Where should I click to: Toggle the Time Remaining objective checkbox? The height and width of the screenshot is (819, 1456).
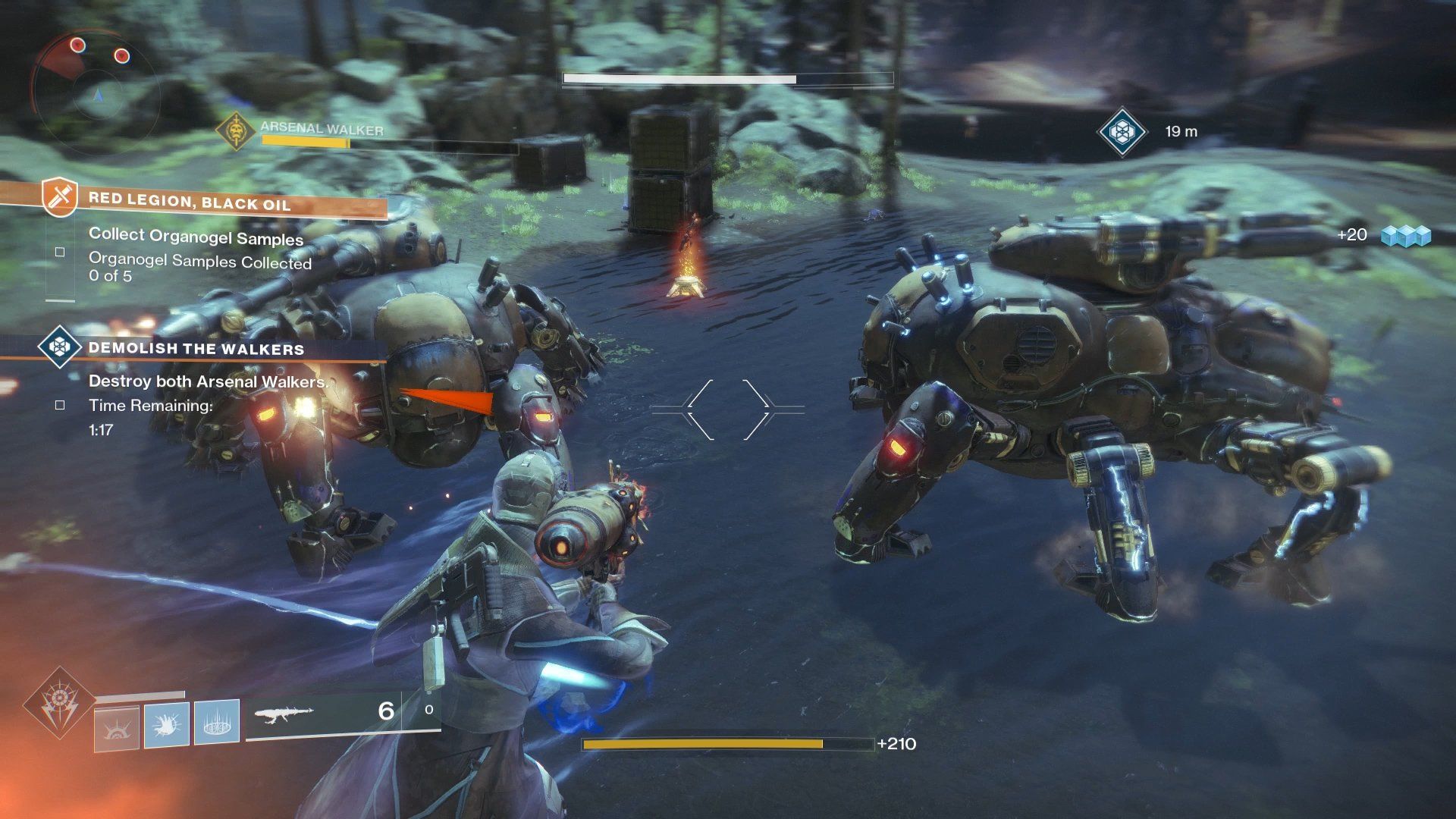59,404
